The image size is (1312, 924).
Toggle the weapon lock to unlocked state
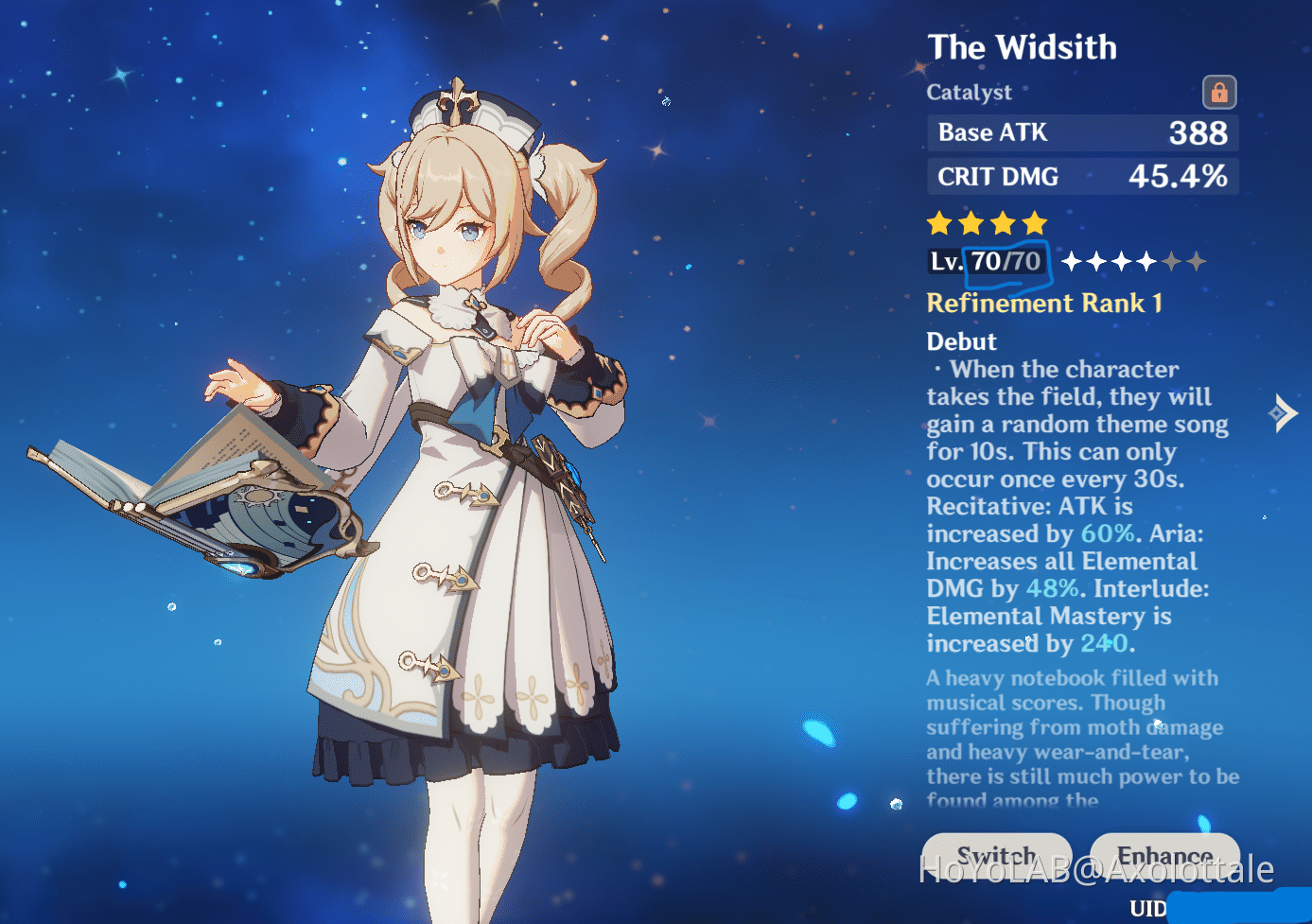pyautogui.click(x=1219, y=92)
